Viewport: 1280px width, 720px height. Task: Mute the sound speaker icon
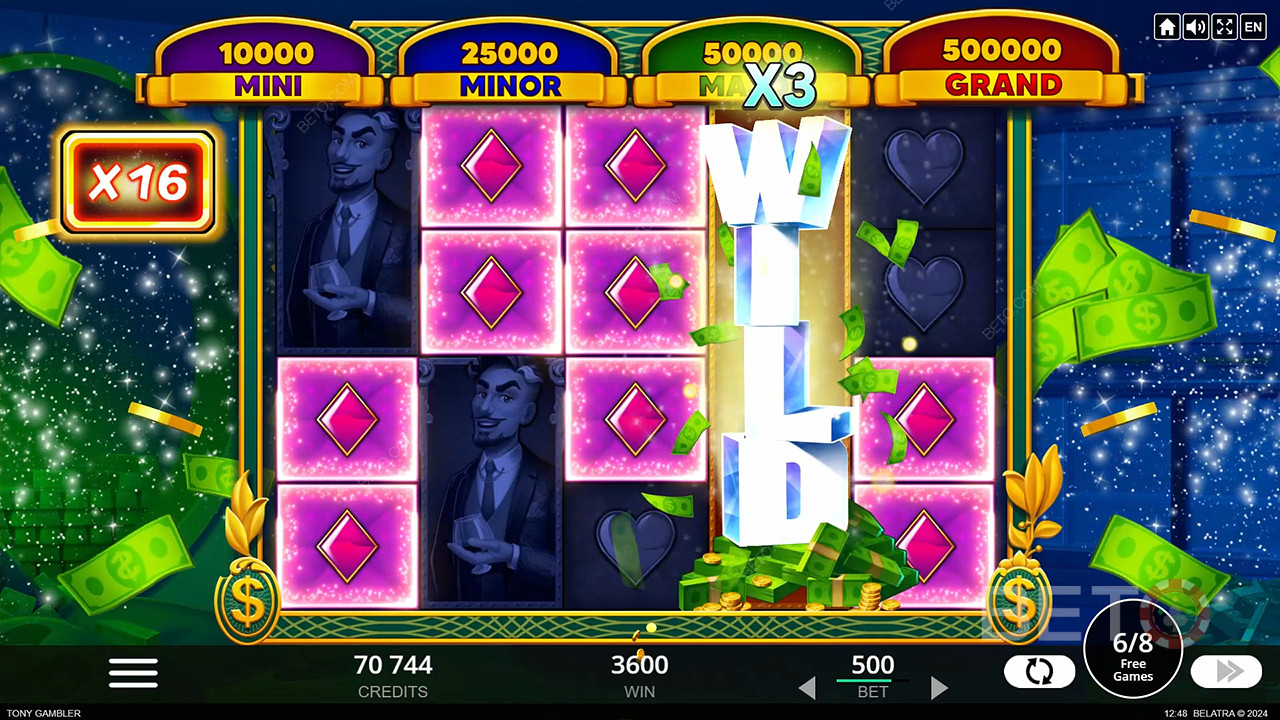tap(1195, 27)
